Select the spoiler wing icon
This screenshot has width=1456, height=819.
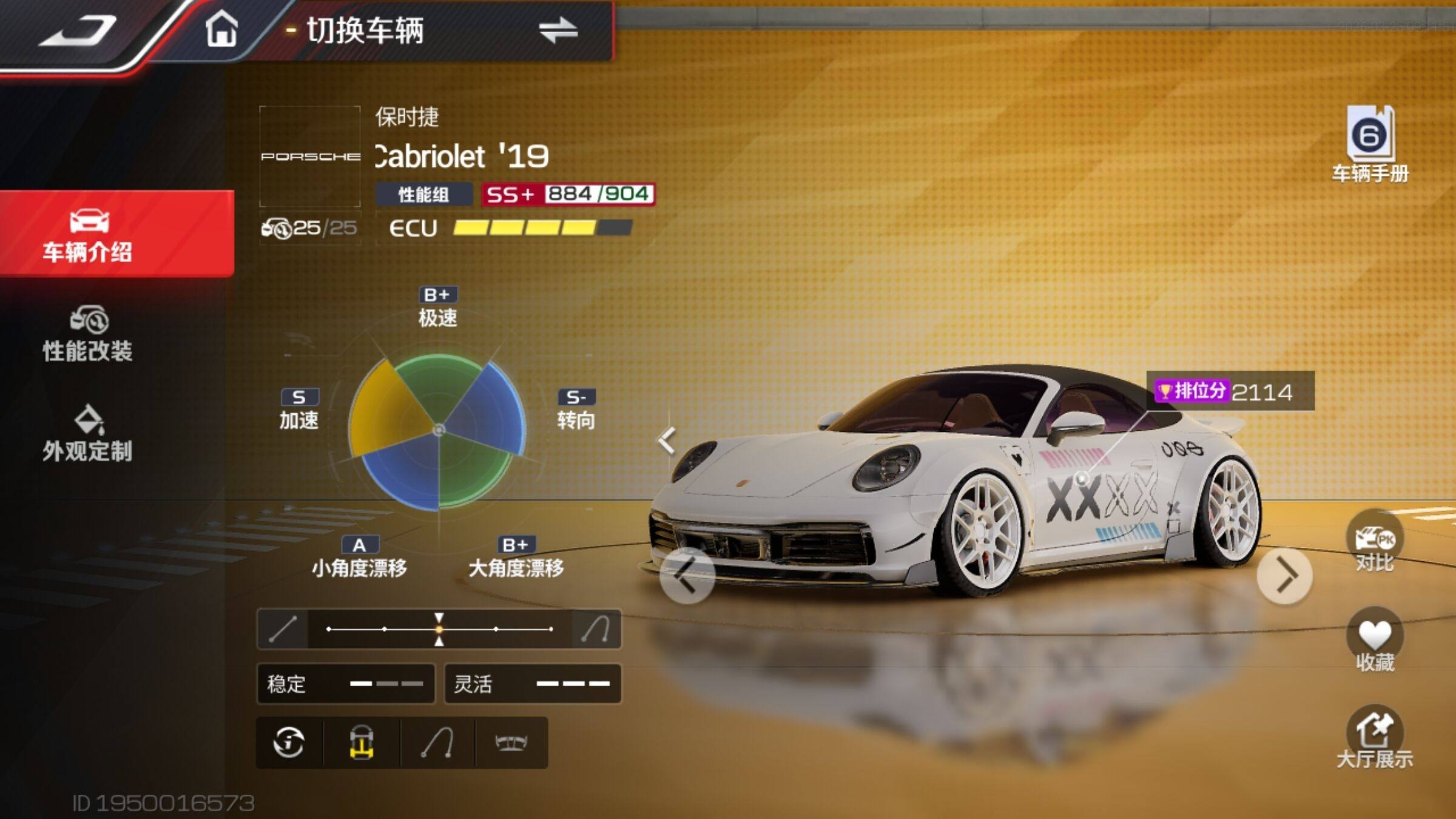point(511,743)
